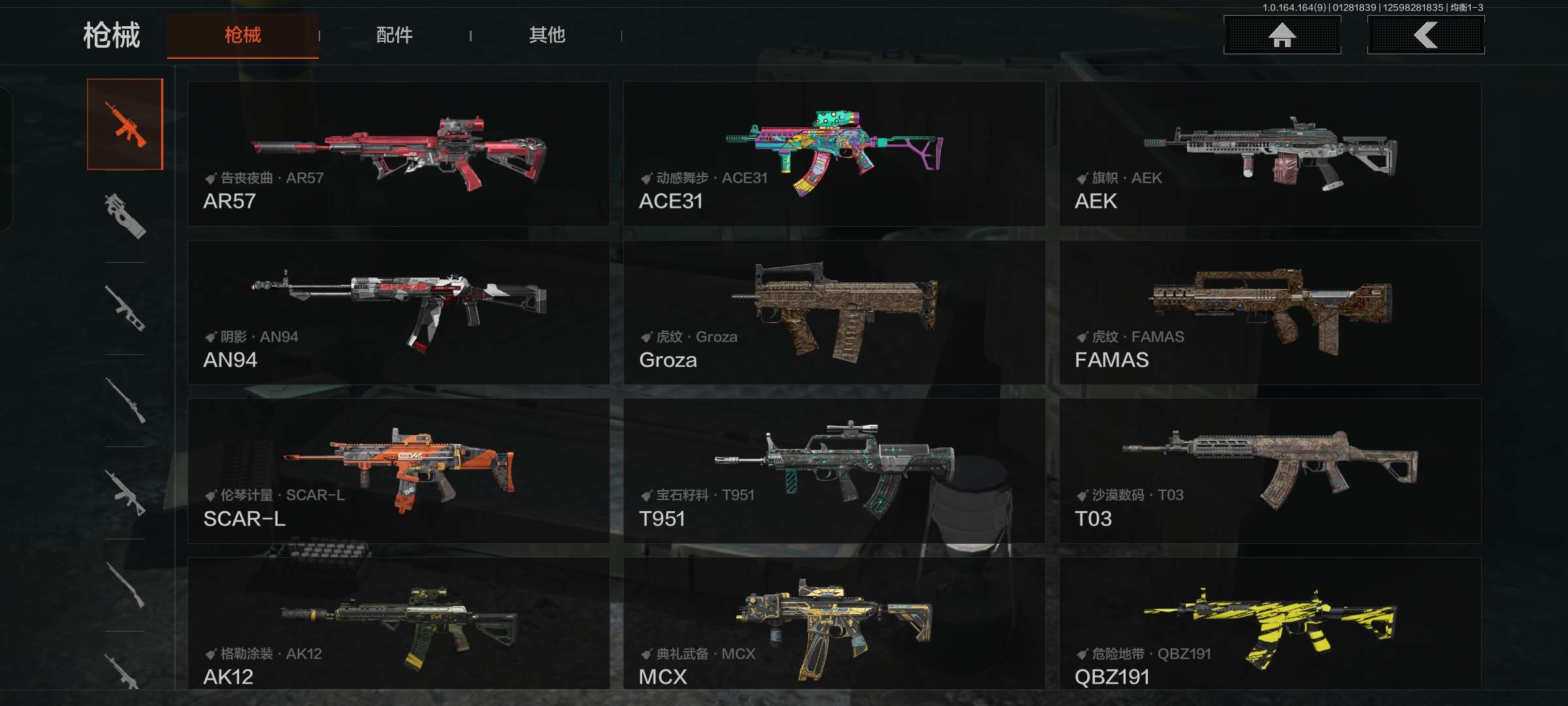Select the yellow QBZ191 rifle
1568x706 pixels.
tap(1269, 624)
